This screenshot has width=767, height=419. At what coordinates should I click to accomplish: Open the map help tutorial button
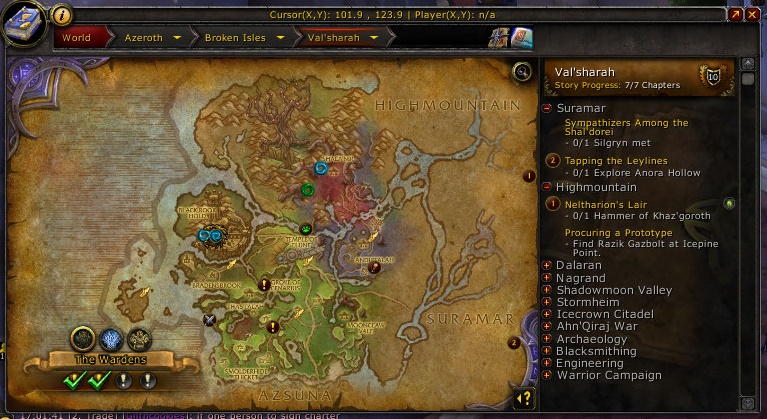[x=523, y=399]
